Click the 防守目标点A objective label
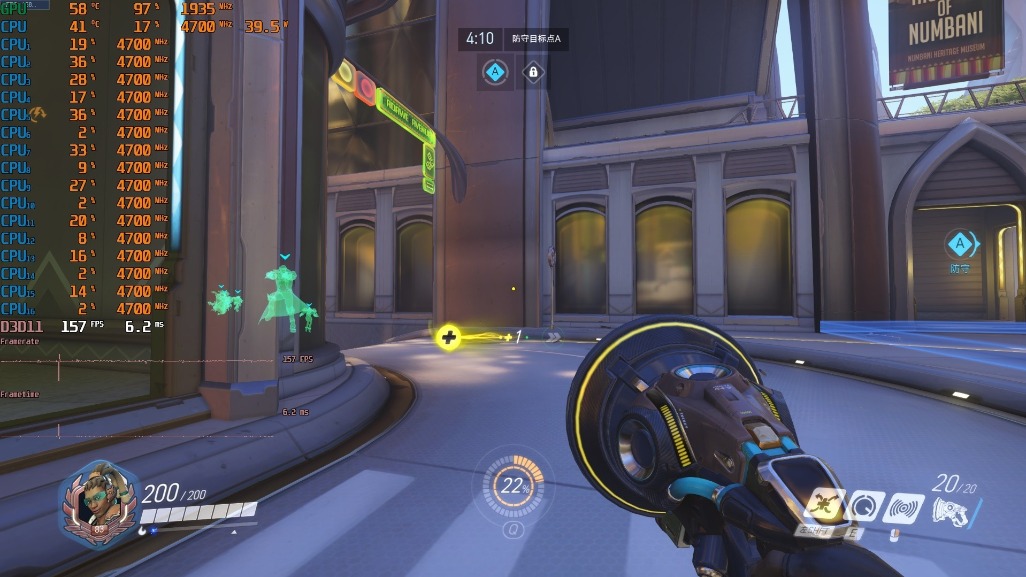The image size is (1026, 577). point(536,39)
